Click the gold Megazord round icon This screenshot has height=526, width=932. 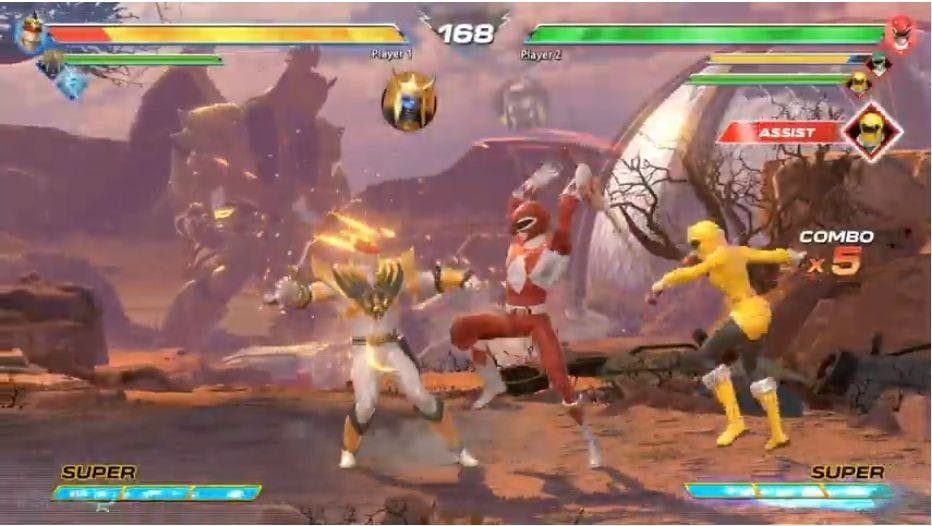tap(408, 101)
